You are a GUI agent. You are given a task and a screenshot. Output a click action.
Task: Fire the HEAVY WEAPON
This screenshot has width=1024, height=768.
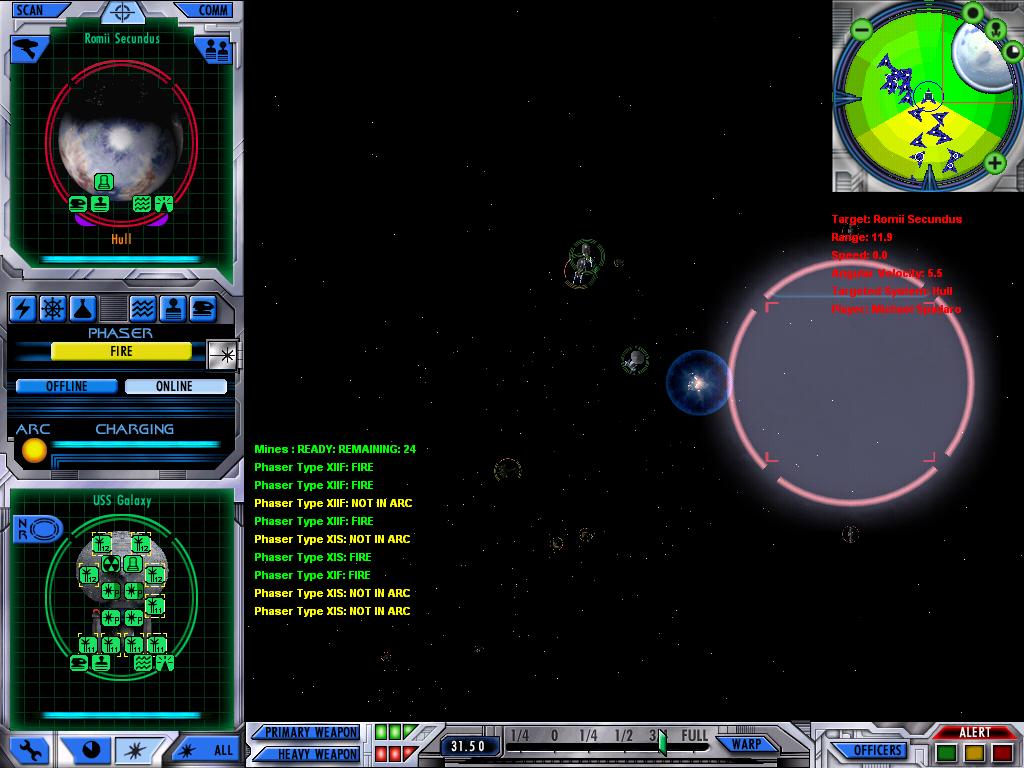click(310, 753)
